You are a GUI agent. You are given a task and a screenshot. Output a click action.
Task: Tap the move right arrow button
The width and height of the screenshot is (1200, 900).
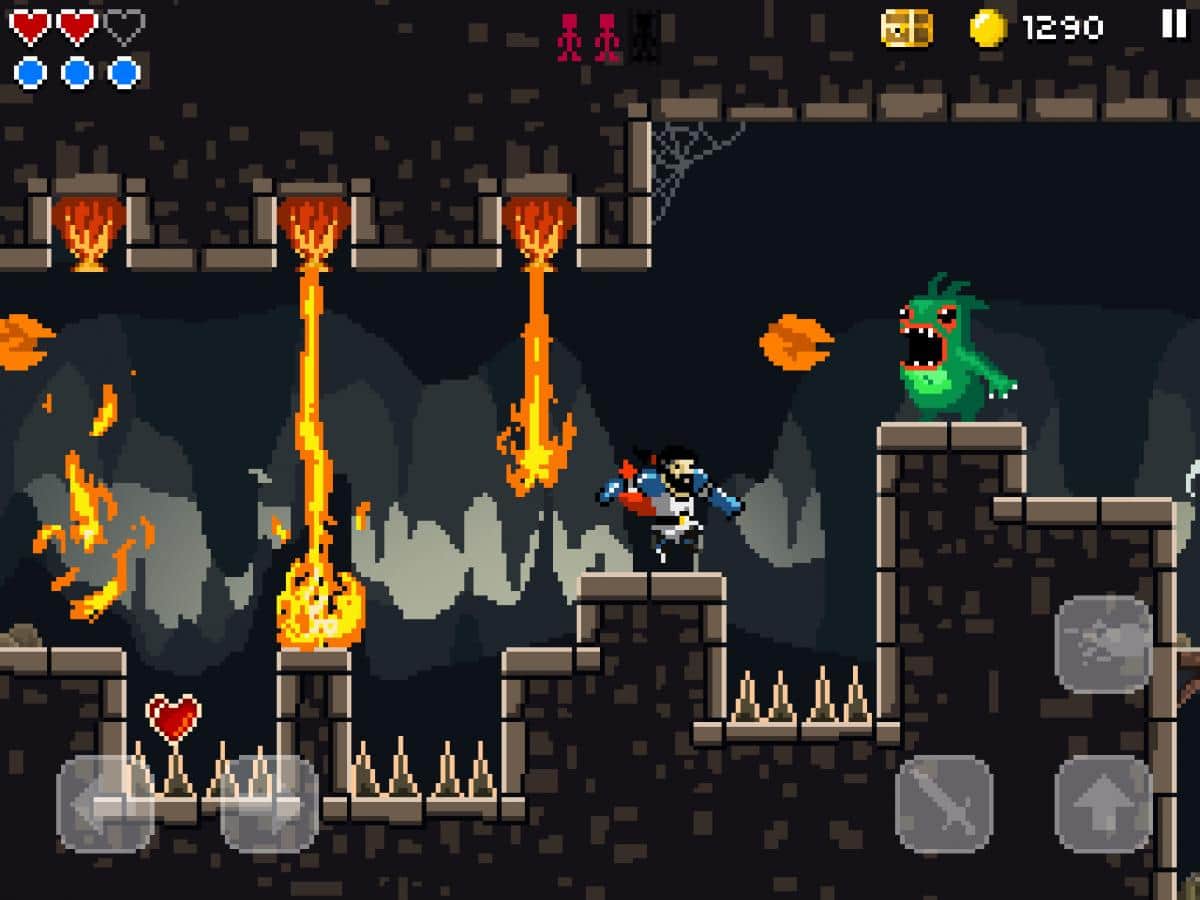point(269,803)
